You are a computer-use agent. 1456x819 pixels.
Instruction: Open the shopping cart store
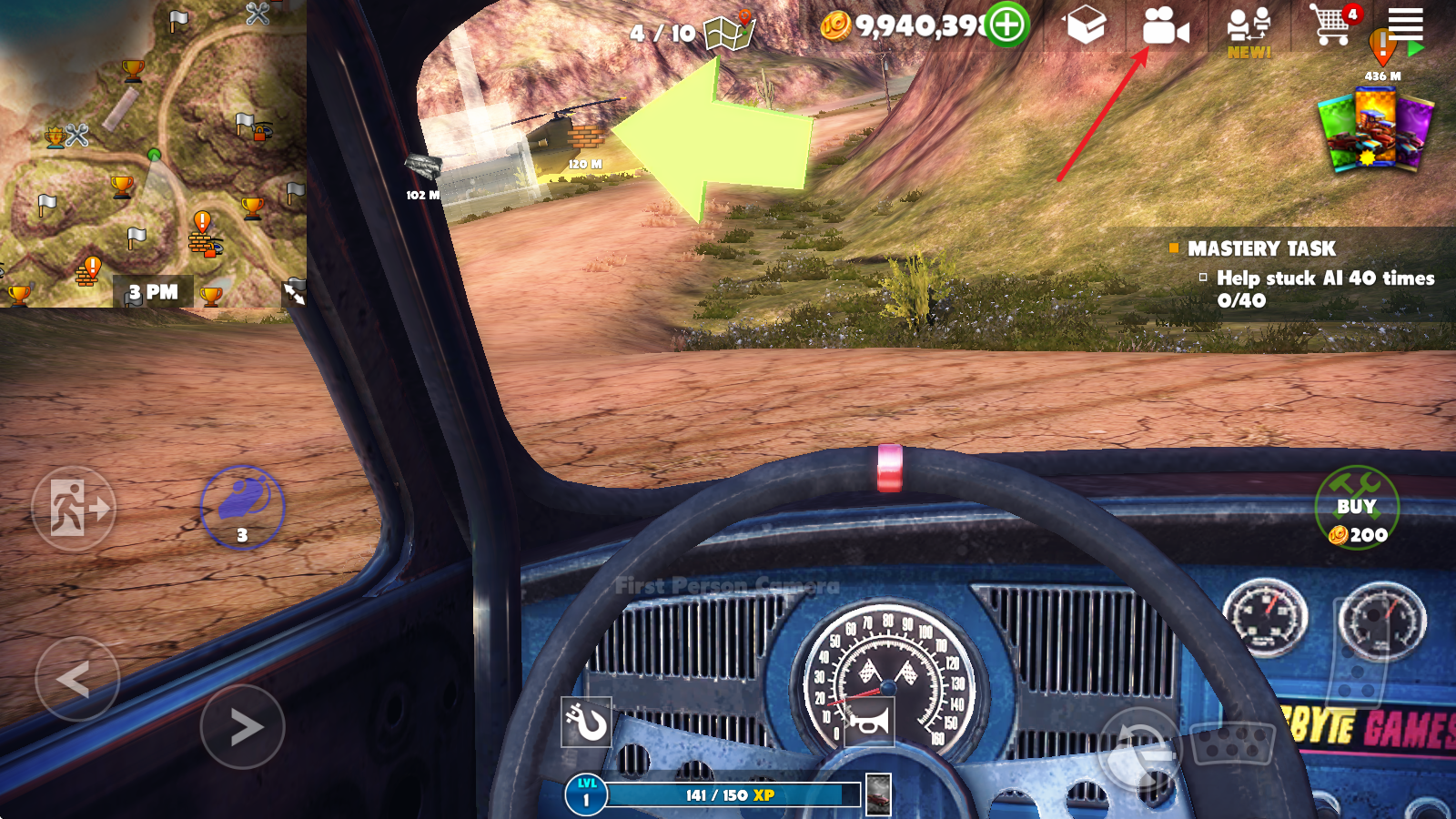tap(1330, 25)
